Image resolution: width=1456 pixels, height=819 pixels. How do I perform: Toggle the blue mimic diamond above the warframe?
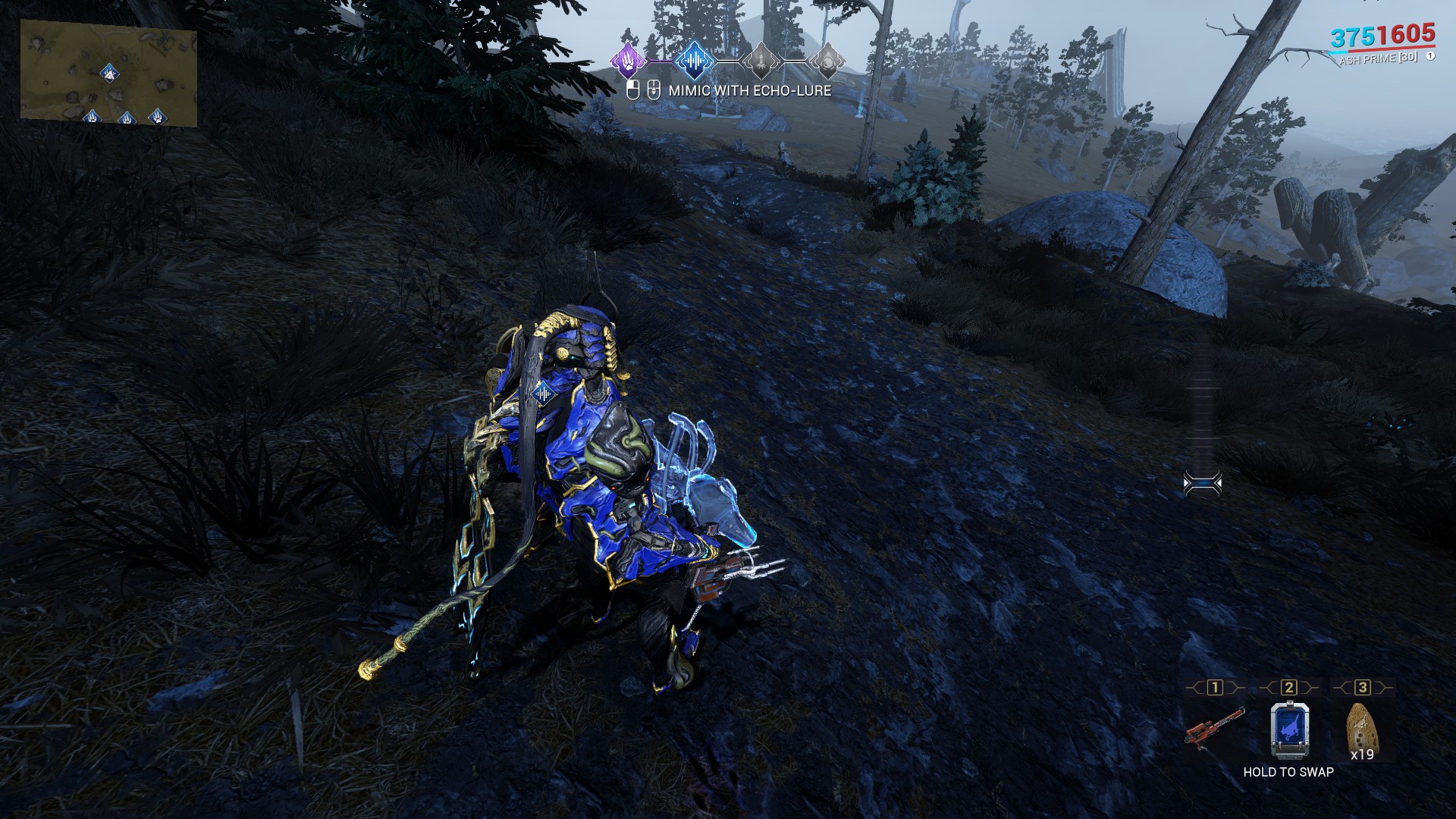pos(543,394)
